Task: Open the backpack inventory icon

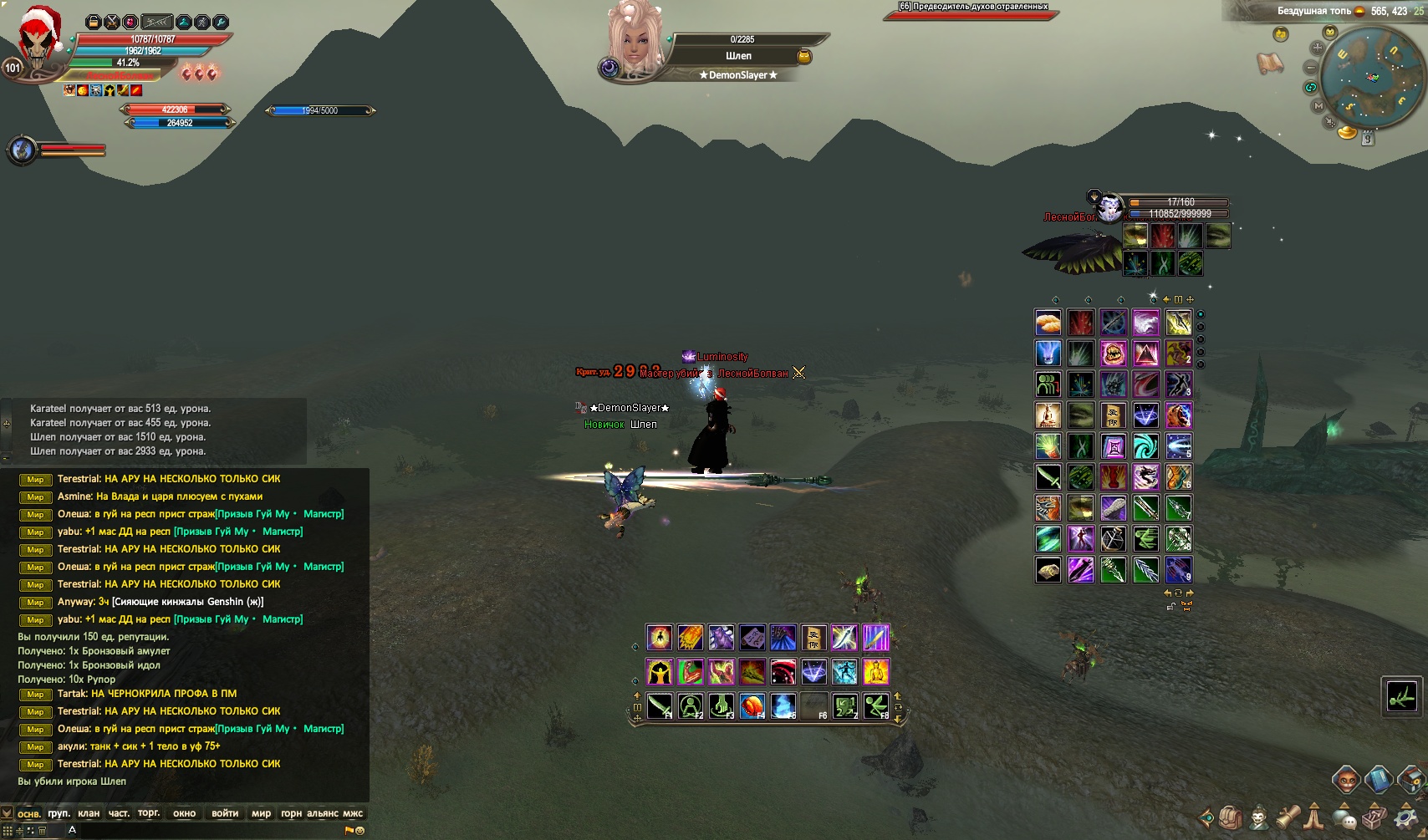Action: coord(1230,817)
